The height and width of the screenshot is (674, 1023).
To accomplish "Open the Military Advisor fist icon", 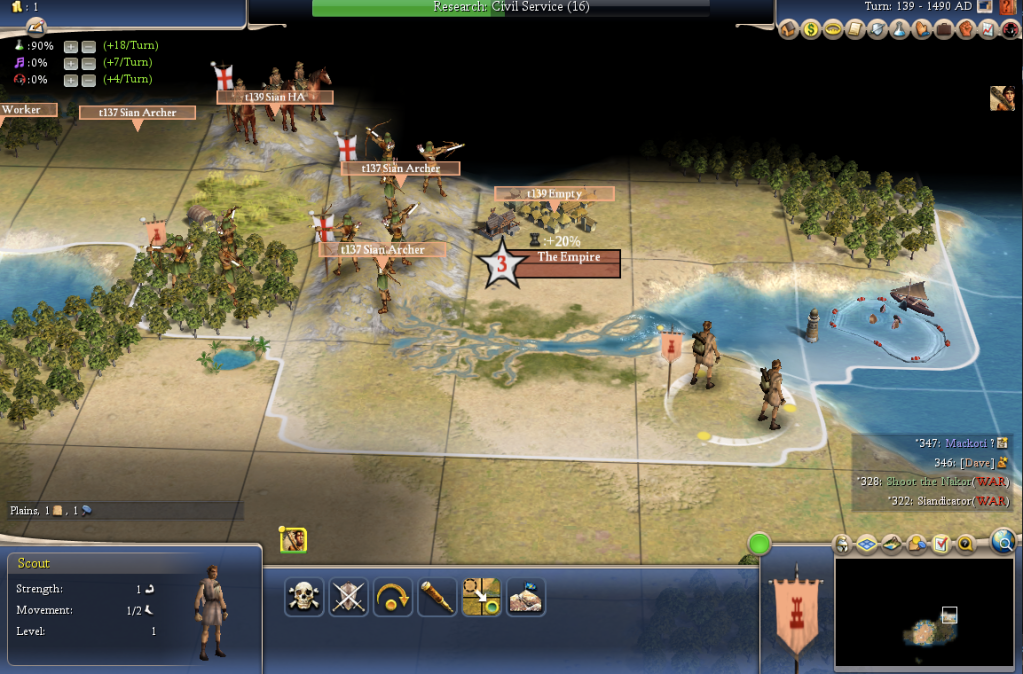I will tap(965, 30).
